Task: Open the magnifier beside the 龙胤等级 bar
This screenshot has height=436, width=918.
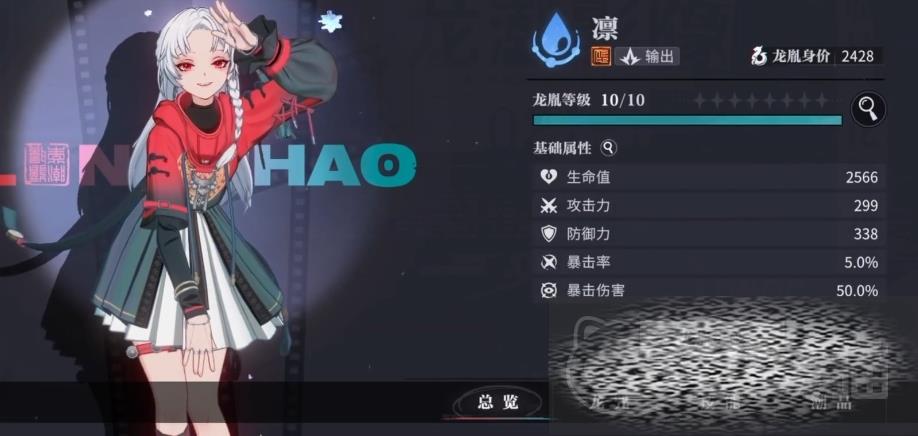Action: pos(867,107)
